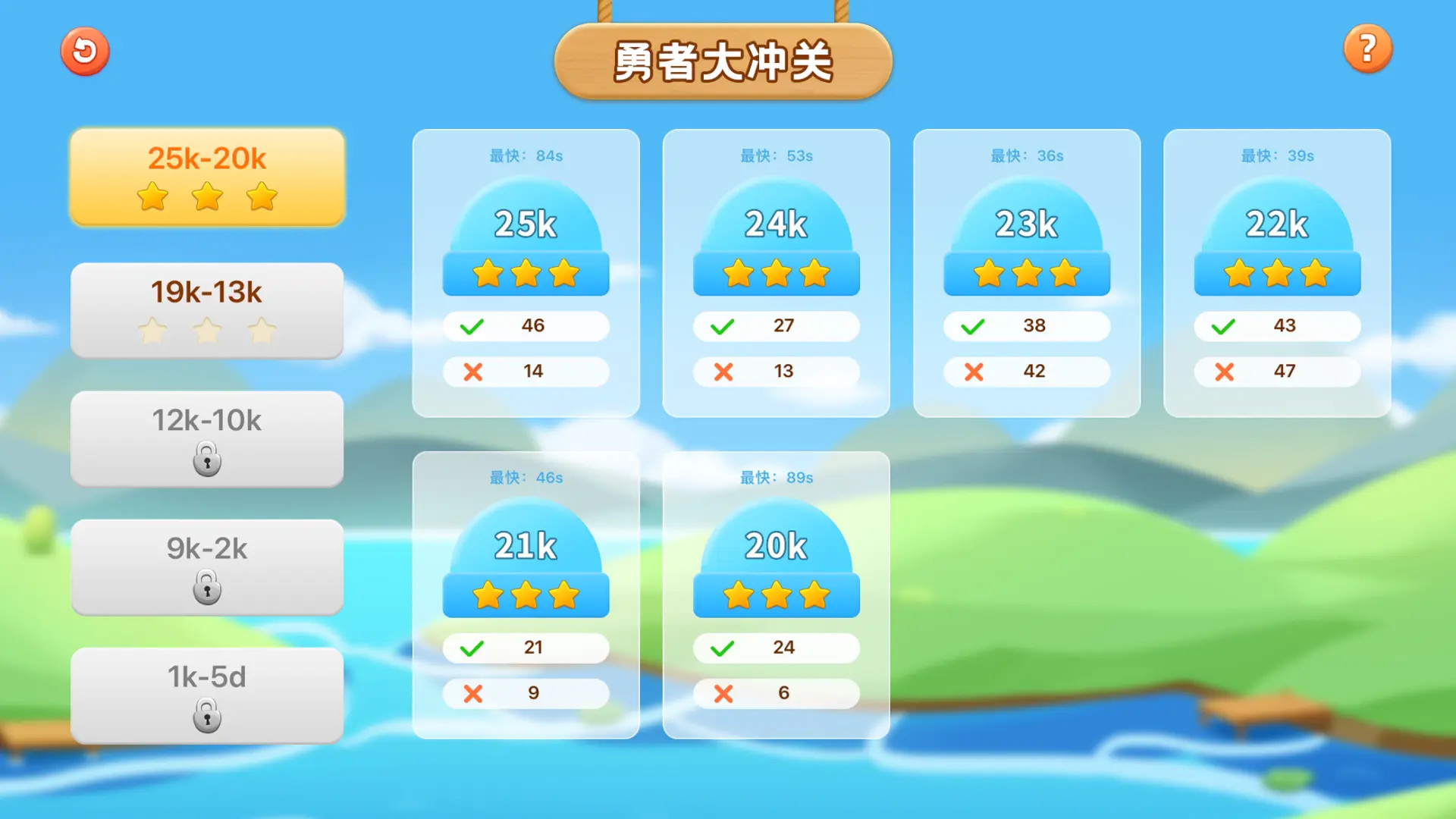Select the highlighted 25k-20k level group
Screen dimensions: 1456x819
click(206, 176)
